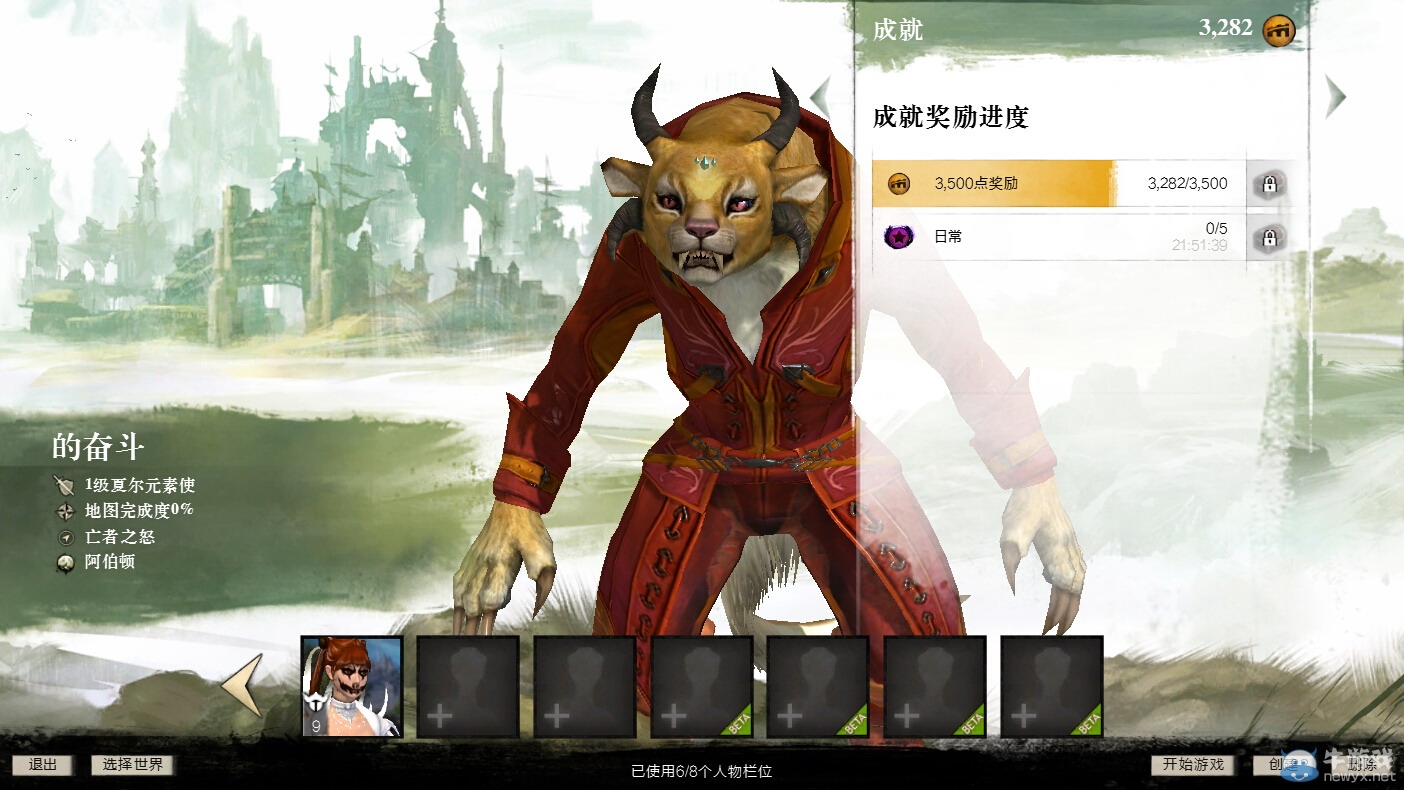Screen dimensions: 1404x790
Task: Click the 退出 (Exit) button
Action: (43, 765)
